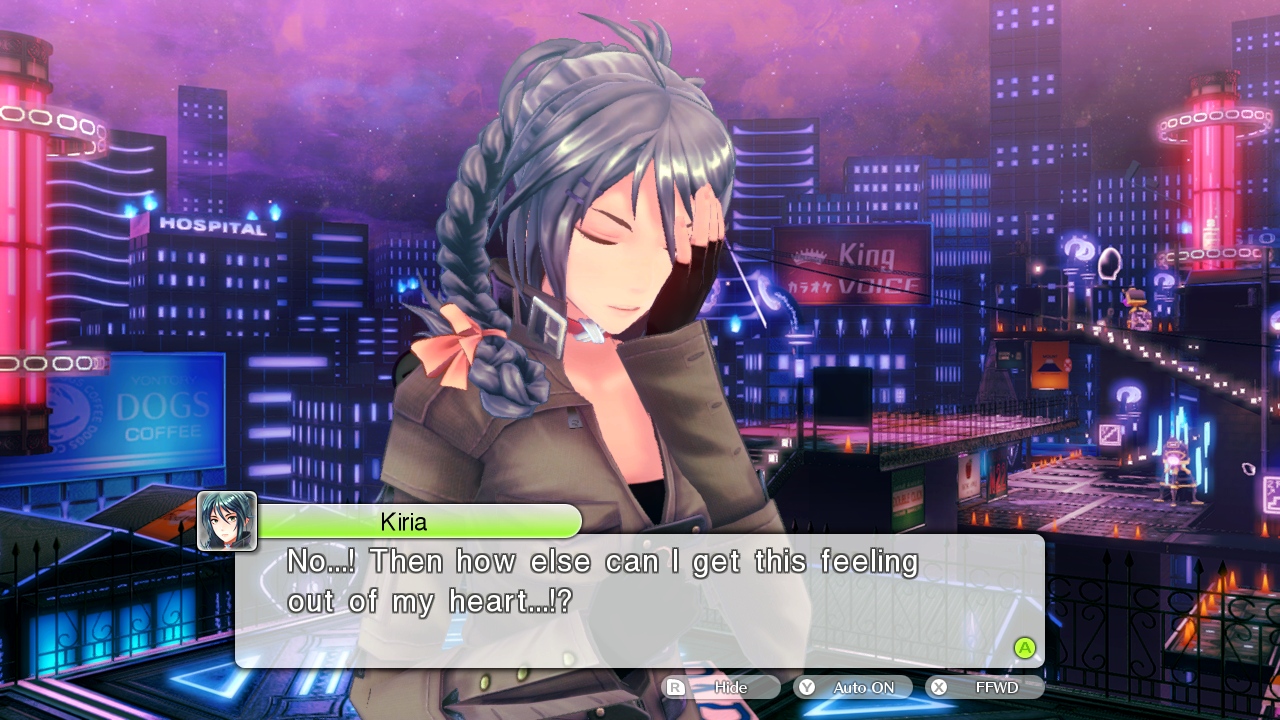Fast-forward with the FFWD button
The height and width of the screenshot is (720, 1280).
pos(985,687)
